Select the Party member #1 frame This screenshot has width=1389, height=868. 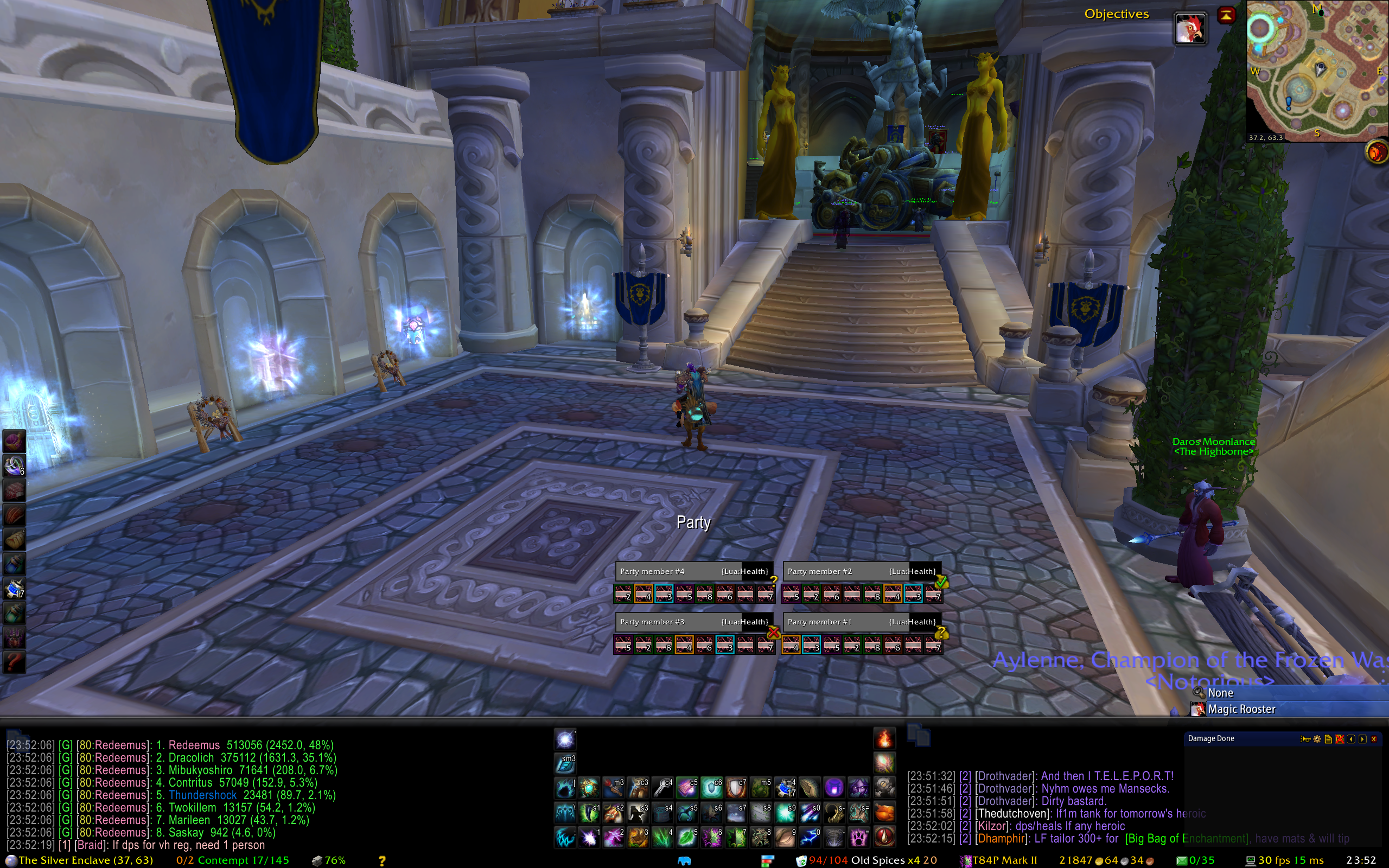coord(861,622)
